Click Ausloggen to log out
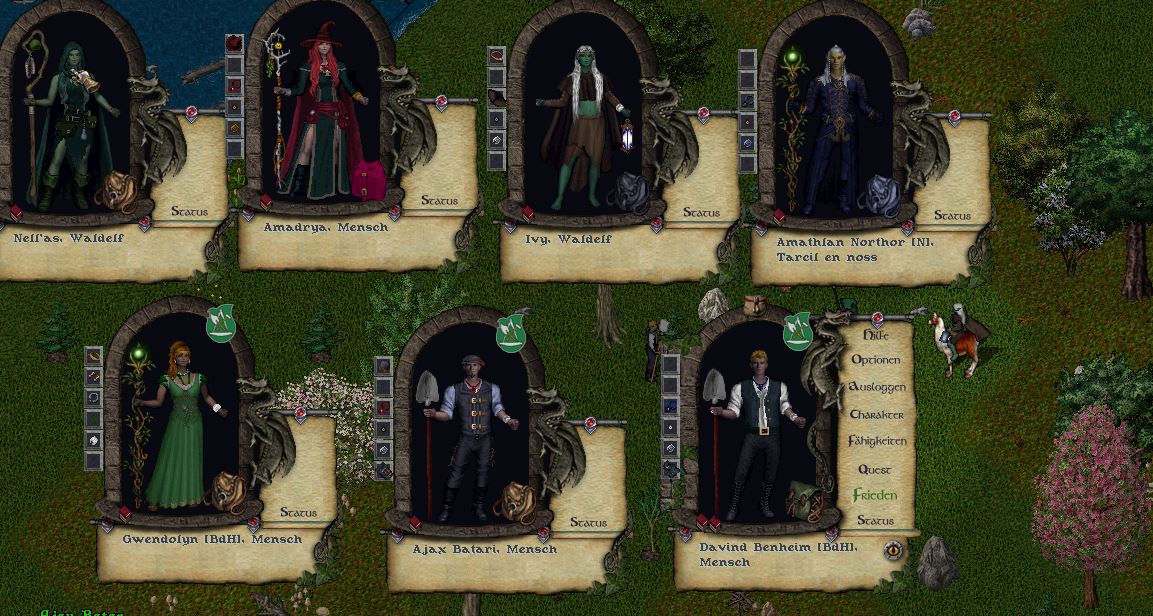The width and height of the screenshot is (1153, 616). [x=876, y=387]
